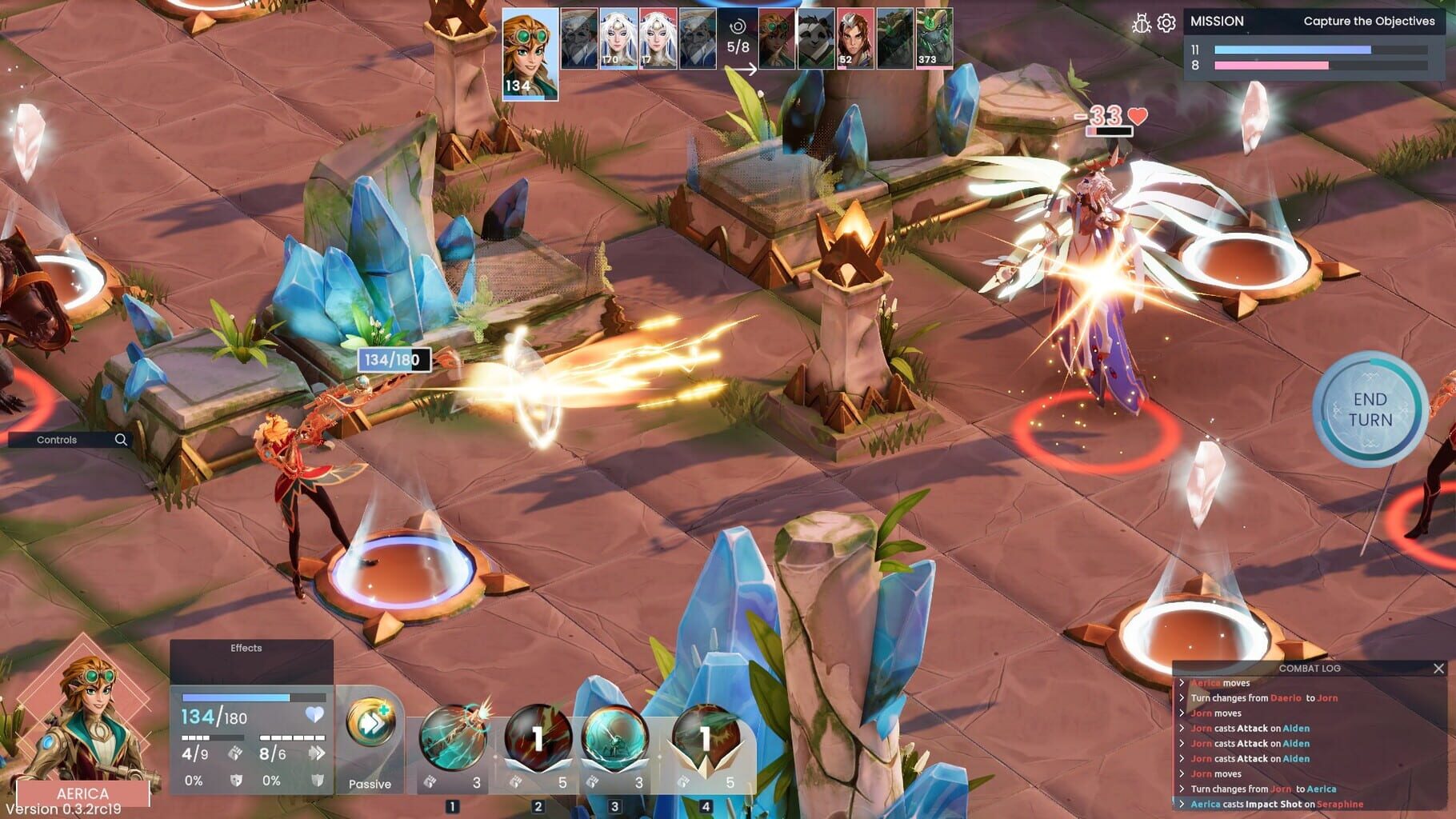1456x819 pixels.
Task: Select Aerica's portrait in the turn order
Action: click(x=530, y=48)
